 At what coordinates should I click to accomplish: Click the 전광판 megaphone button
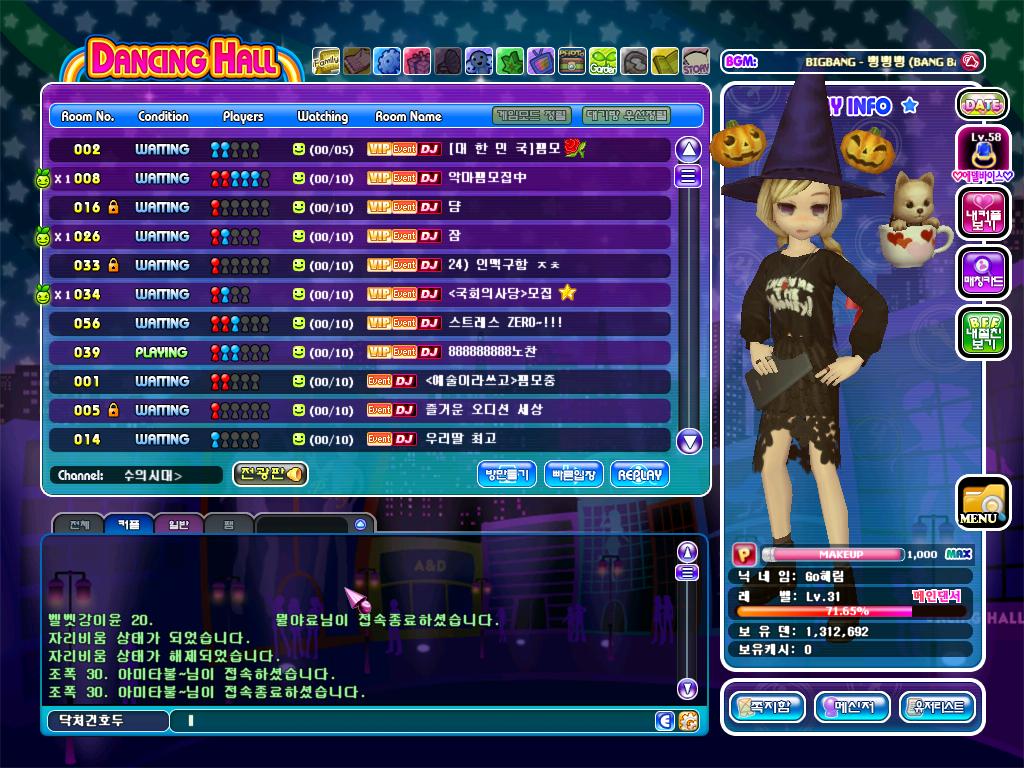pos(270,474)
